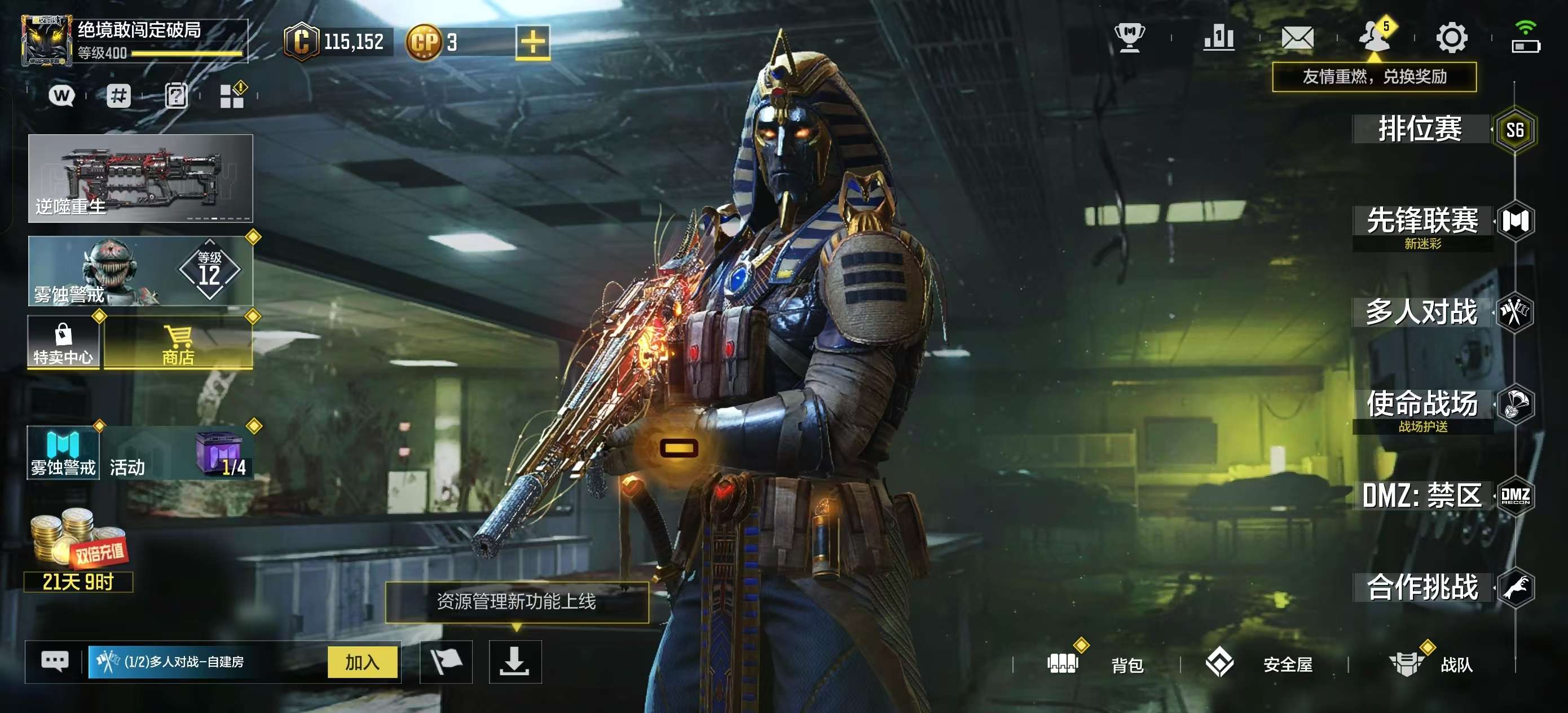Enter the 使命战场 battle royale mode
The width and height of the screenshot is (1568, 713).
[1423, 404]
